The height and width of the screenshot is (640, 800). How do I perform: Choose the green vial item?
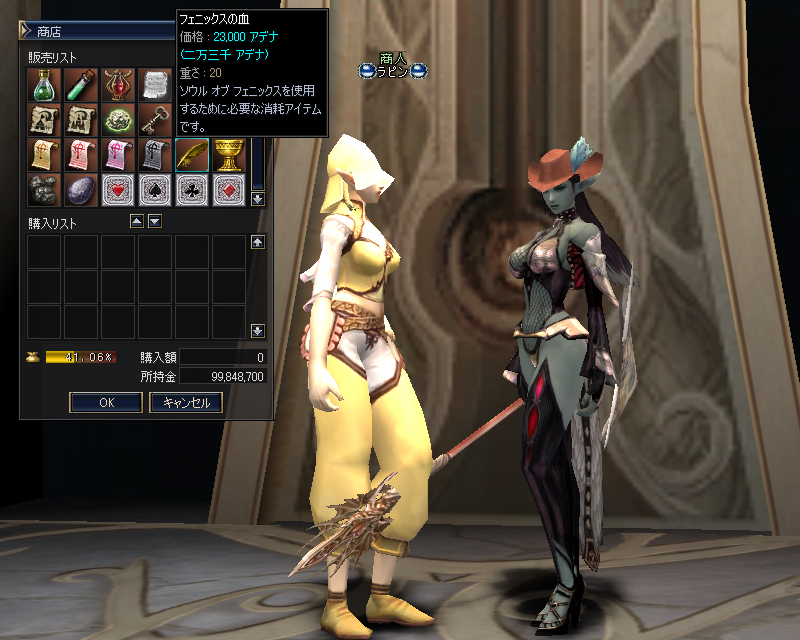click(x=81, y=85)
